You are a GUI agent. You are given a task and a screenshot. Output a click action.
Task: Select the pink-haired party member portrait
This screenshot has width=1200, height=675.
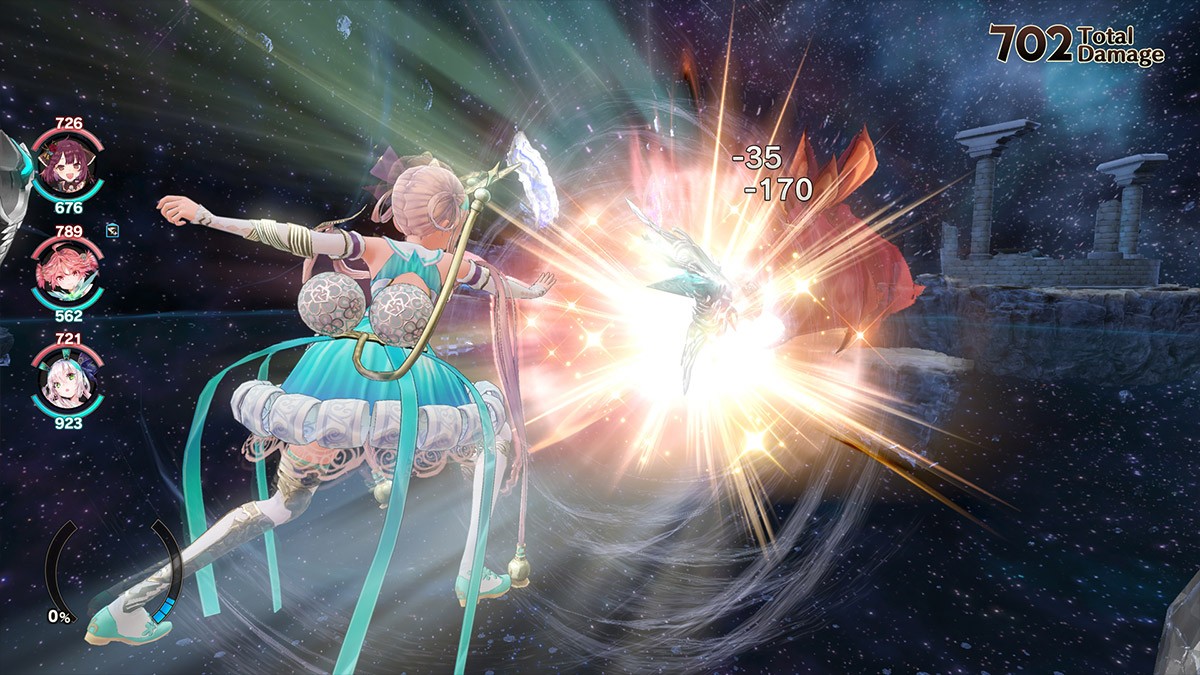pyautogui.click(x=67, y=275)
